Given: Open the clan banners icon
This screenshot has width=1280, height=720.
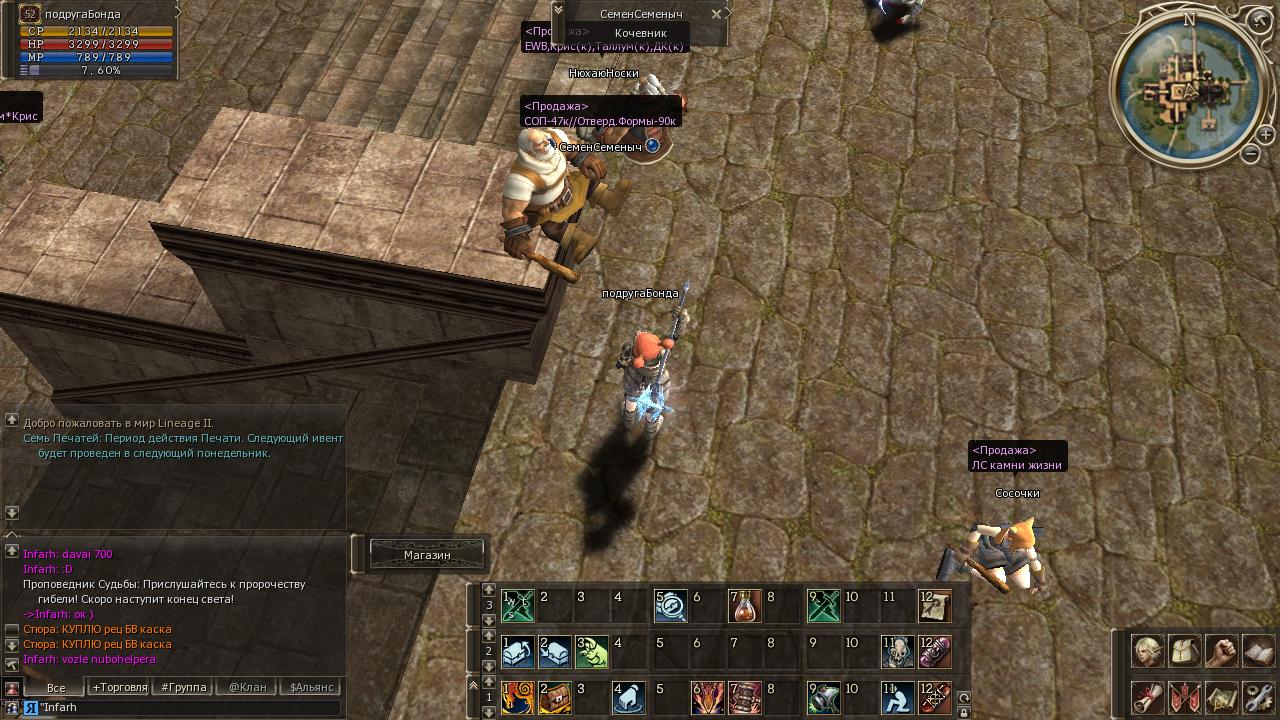Looking at the screenshot, I should point(1185,697).
